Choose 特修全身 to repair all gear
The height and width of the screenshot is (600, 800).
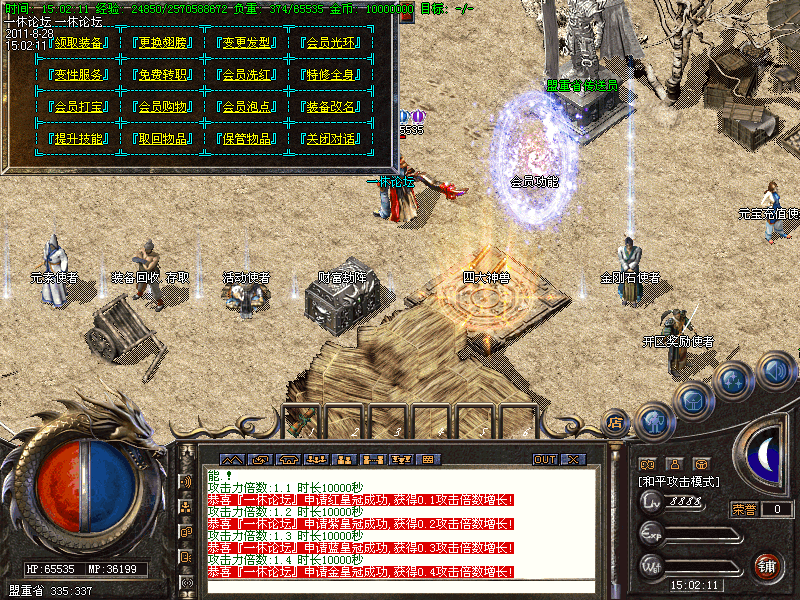(x=329, y=75)
